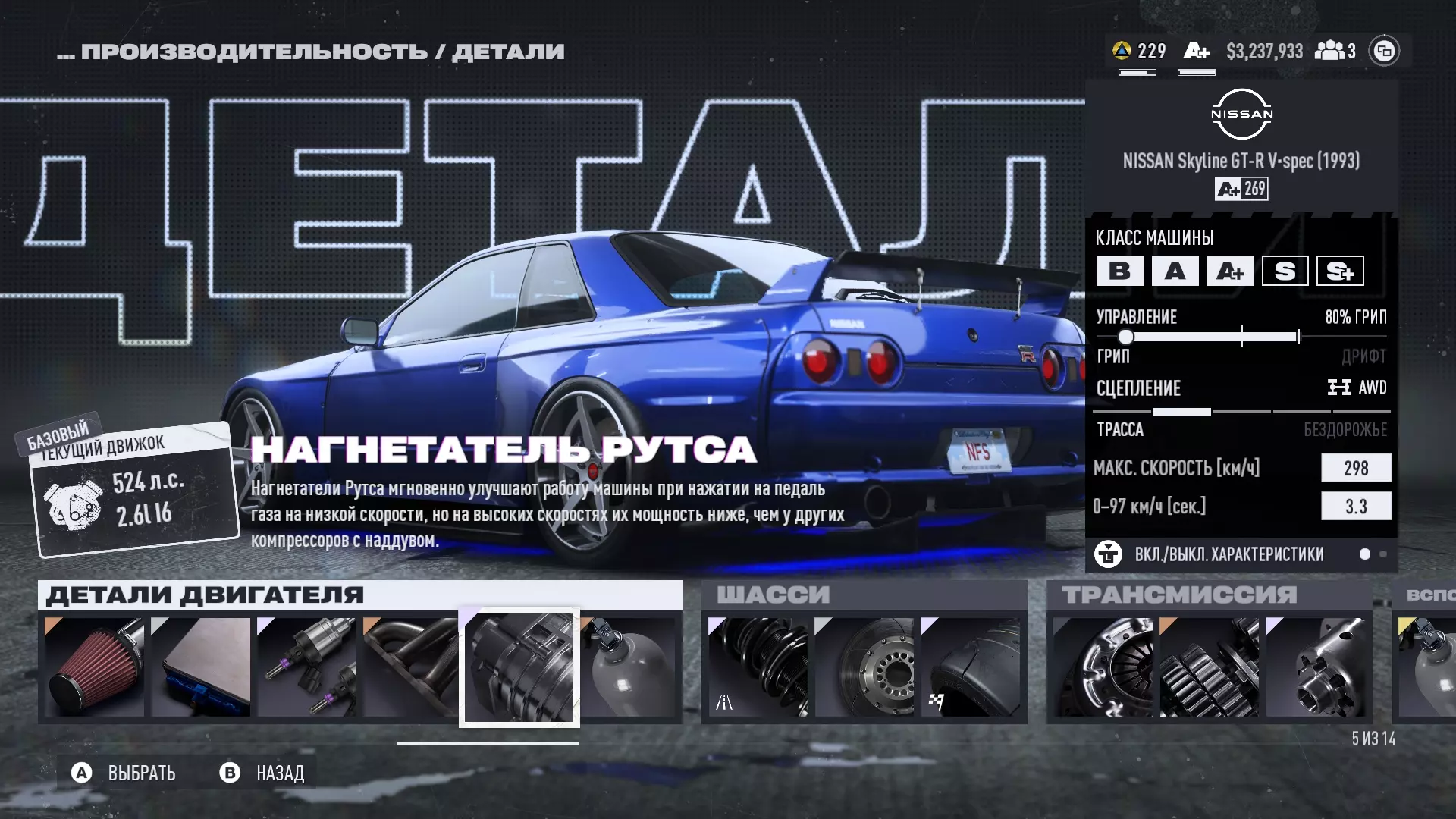Choose the nitrous bottle in engine parts
Viewport: 1456px width, 819px height.
[630, 667]
